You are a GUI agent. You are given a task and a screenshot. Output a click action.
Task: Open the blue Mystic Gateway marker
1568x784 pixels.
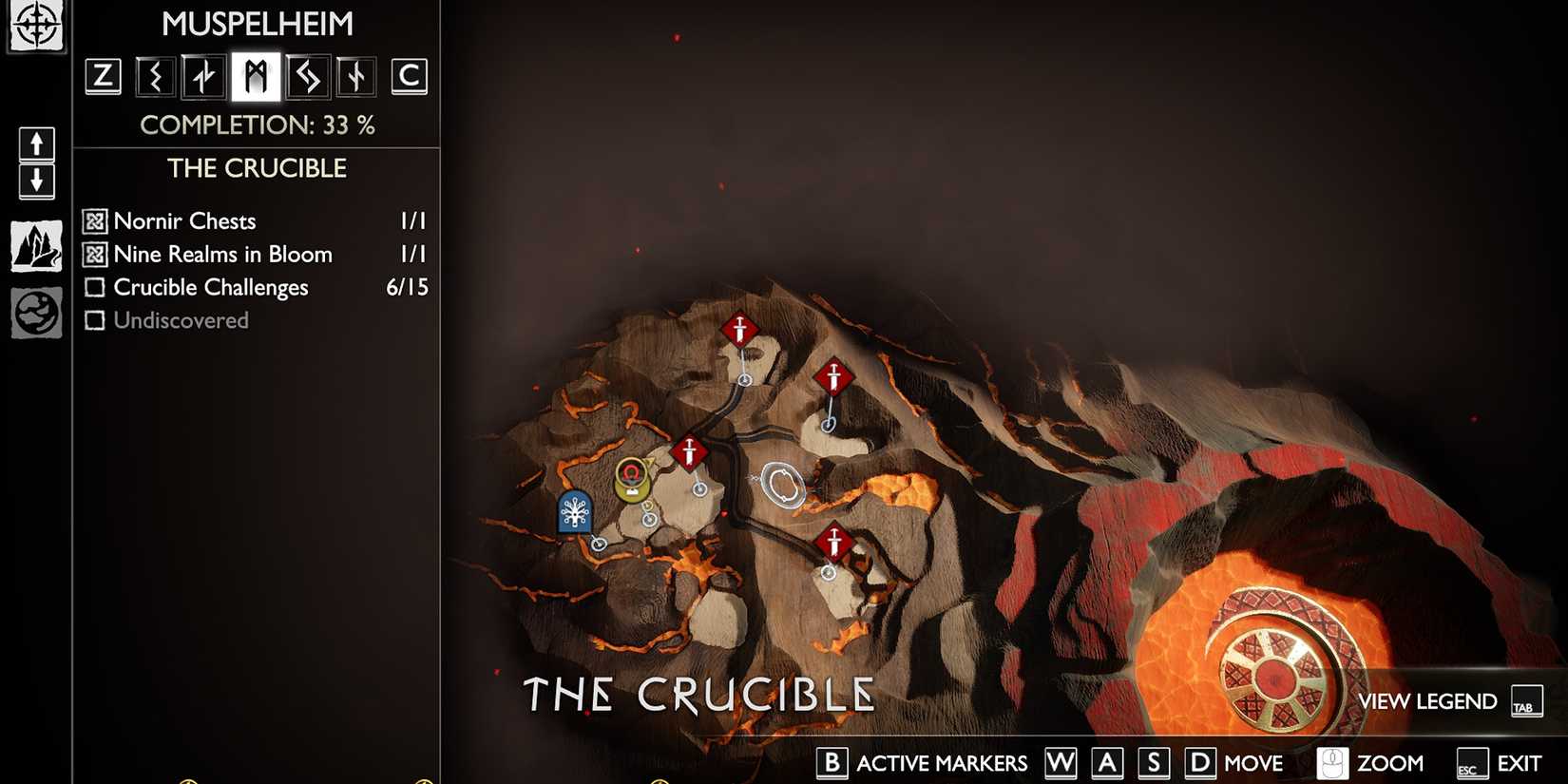[573, 514]
